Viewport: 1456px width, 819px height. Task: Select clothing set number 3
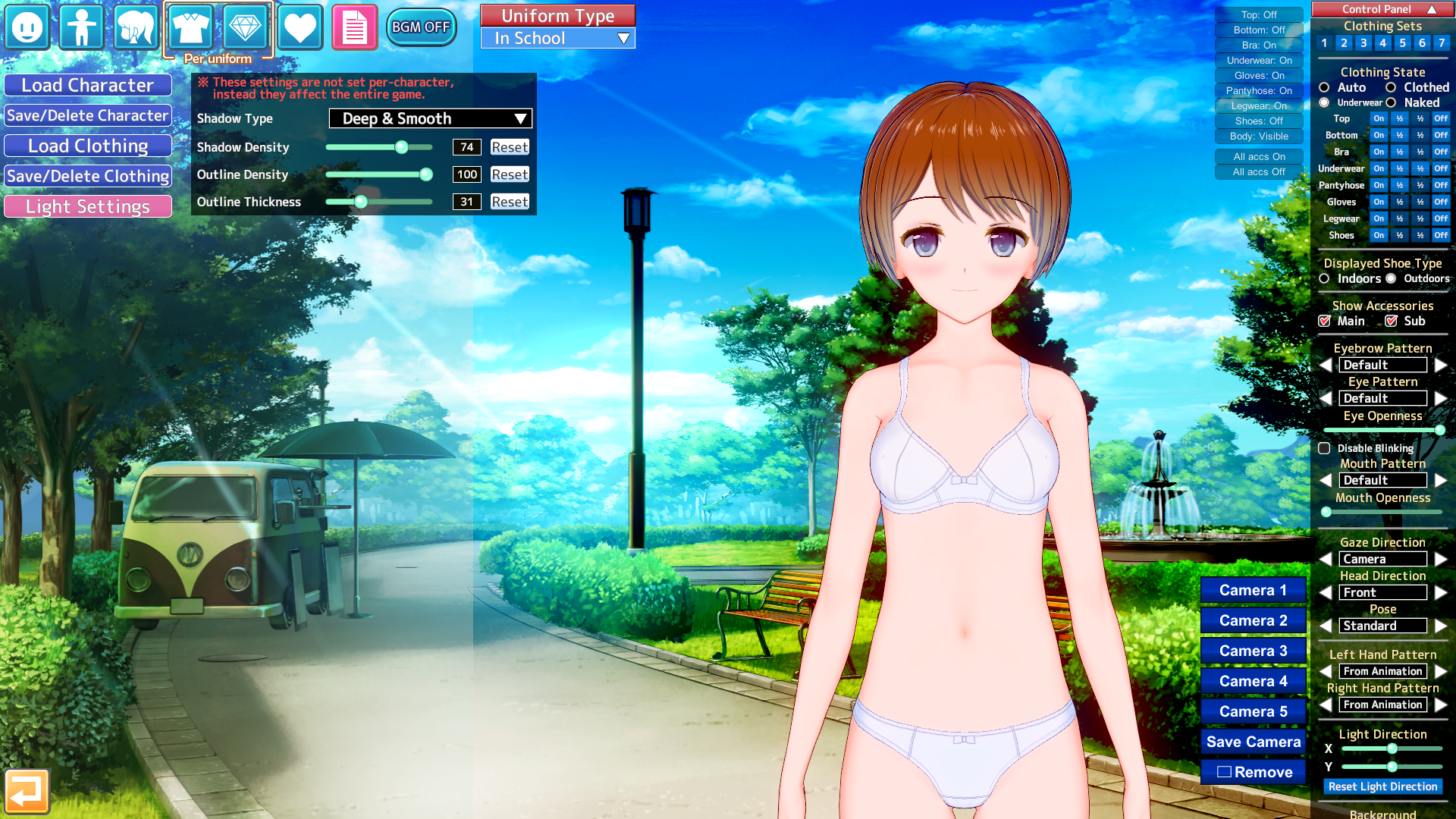coord(1363,43)
